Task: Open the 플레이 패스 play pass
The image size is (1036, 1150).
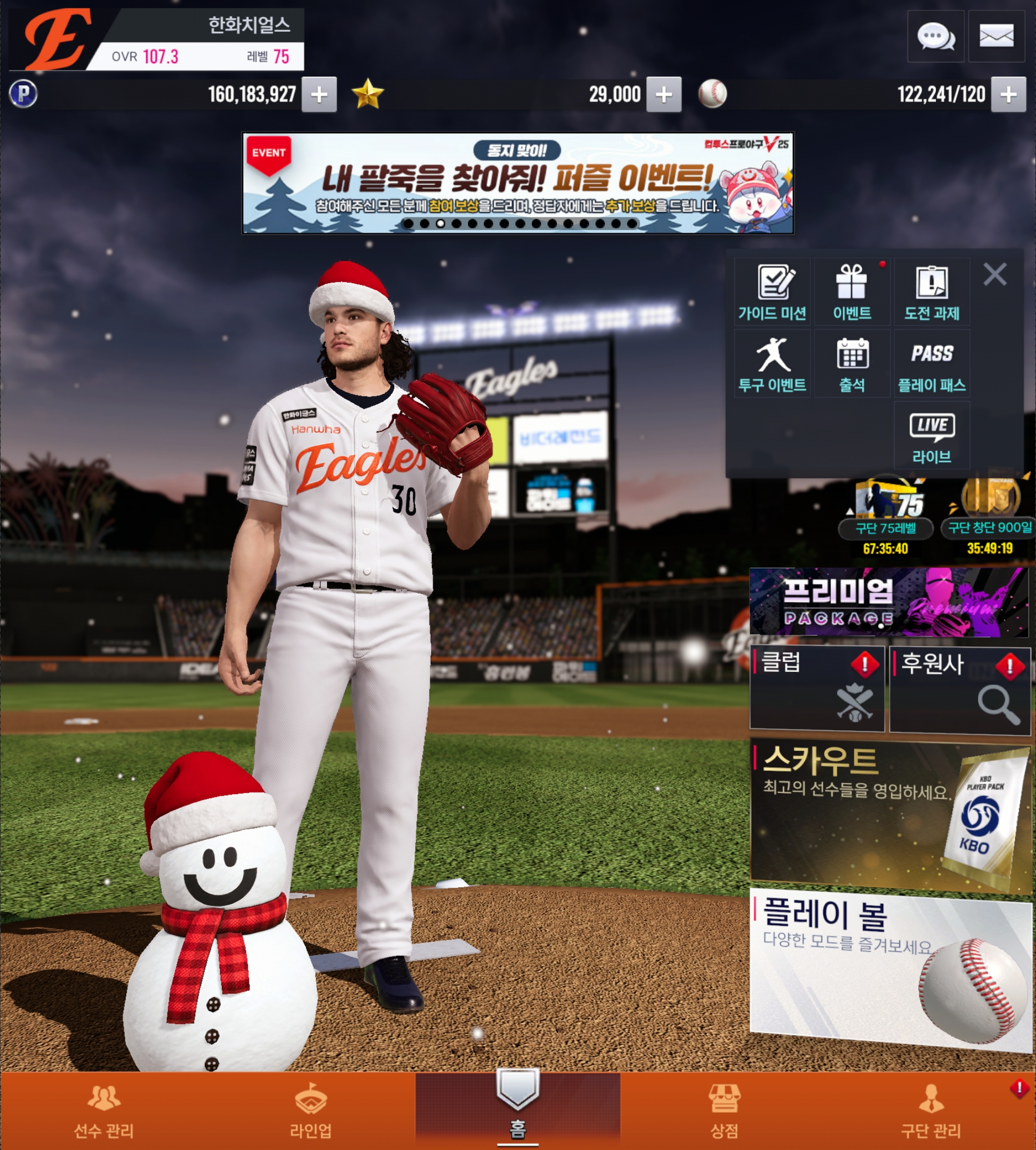Action: tap(932, 364)
